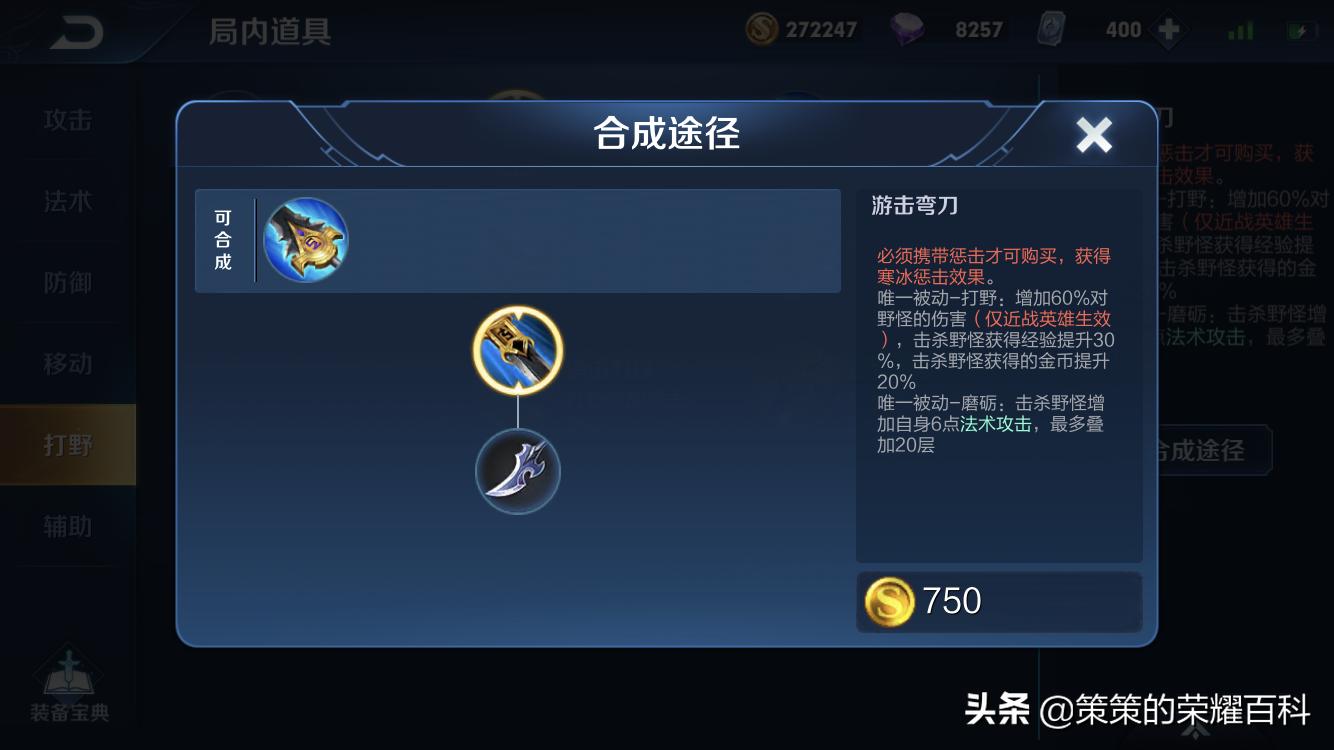Image resolution: width=1334 pixels, height=750 pixels.
Task: Select the lower dagger component icon
Action: click(x=517, y=470)
